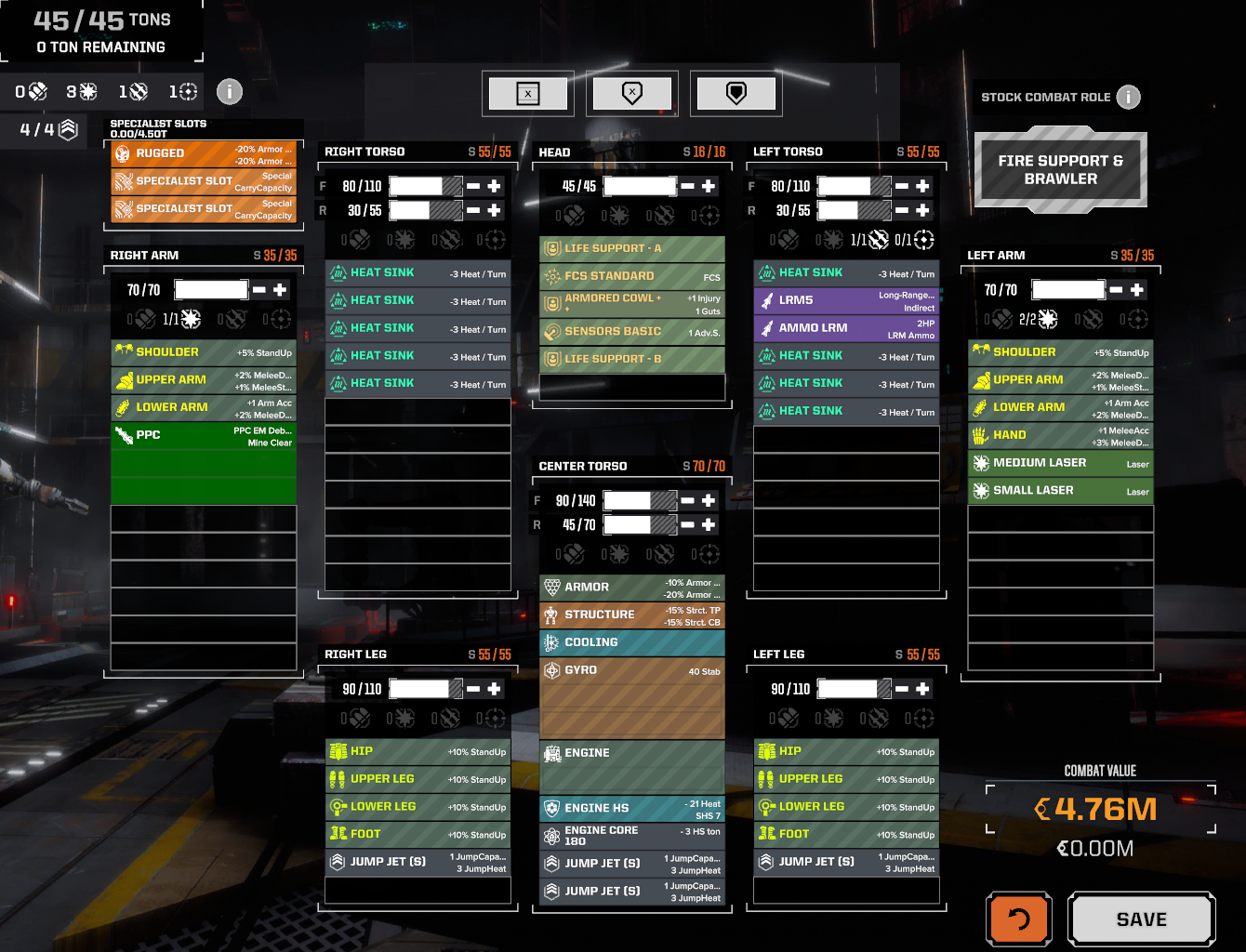This screenshot has width=1246, height=952.
Task: Click the Medium Laser in the left arm
Action: [1060, 462]
